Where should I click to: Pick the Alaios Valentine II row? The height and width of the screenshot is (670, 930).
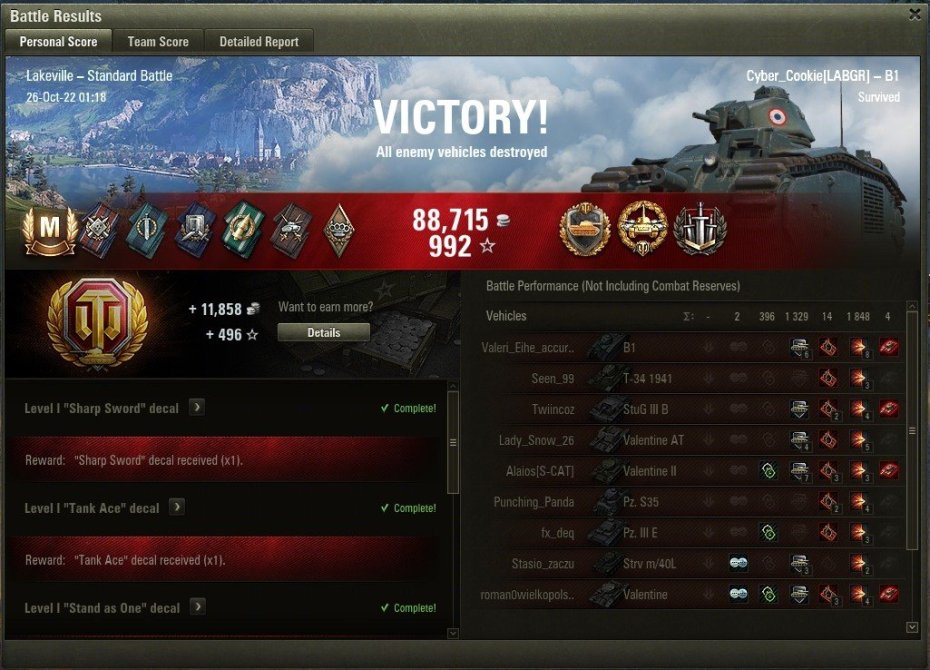tap(690, 471)
